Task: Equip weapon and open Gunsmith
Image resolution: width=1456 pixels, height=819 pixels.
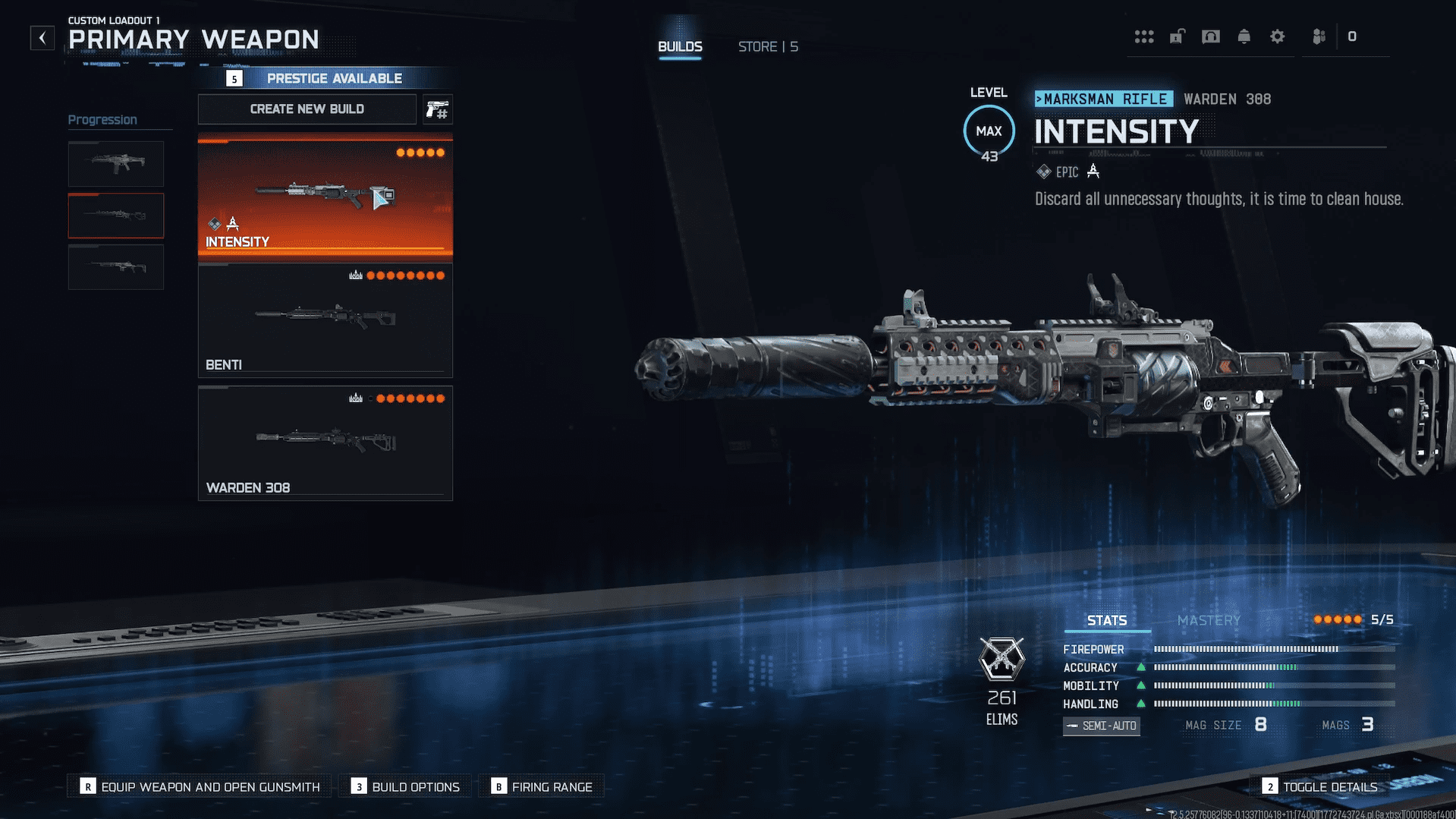Action: point(201,786)
